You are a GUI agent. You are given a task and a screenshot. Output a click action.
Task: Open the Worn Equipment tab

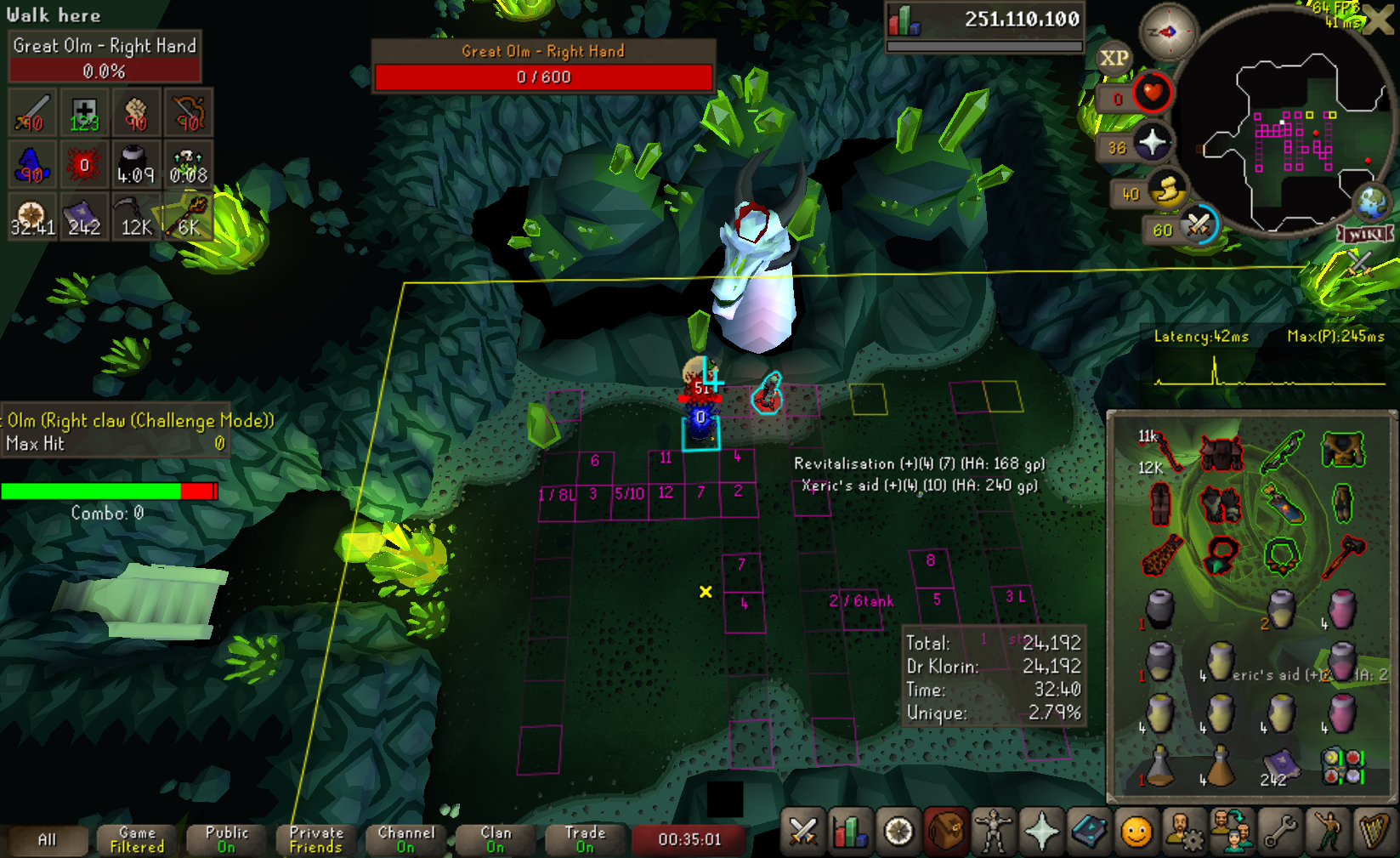coord(994,832)
